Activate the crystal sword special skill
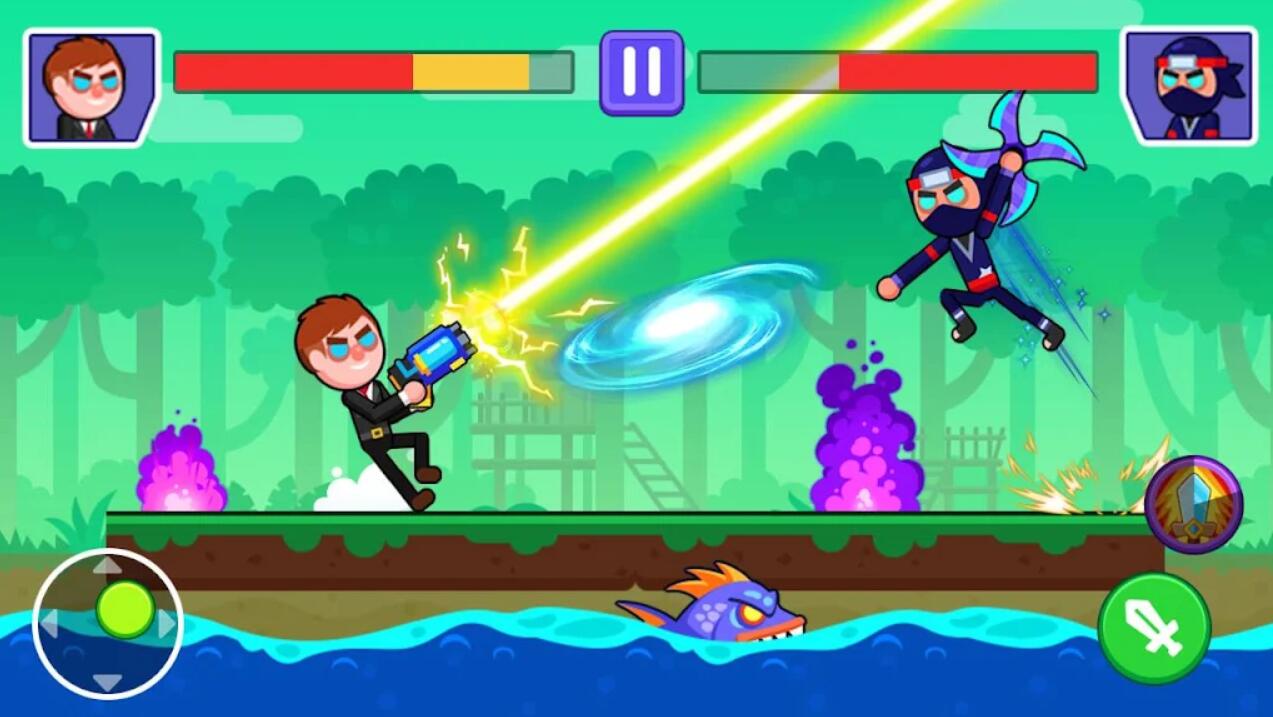Image resolution: width=1273 pixels, height=717 pixels. coord(1193,505)
